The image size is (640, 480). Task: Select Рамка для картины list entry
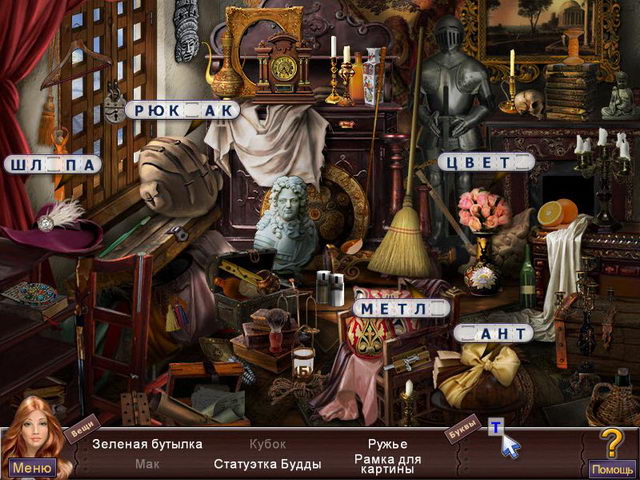[387, 464]
